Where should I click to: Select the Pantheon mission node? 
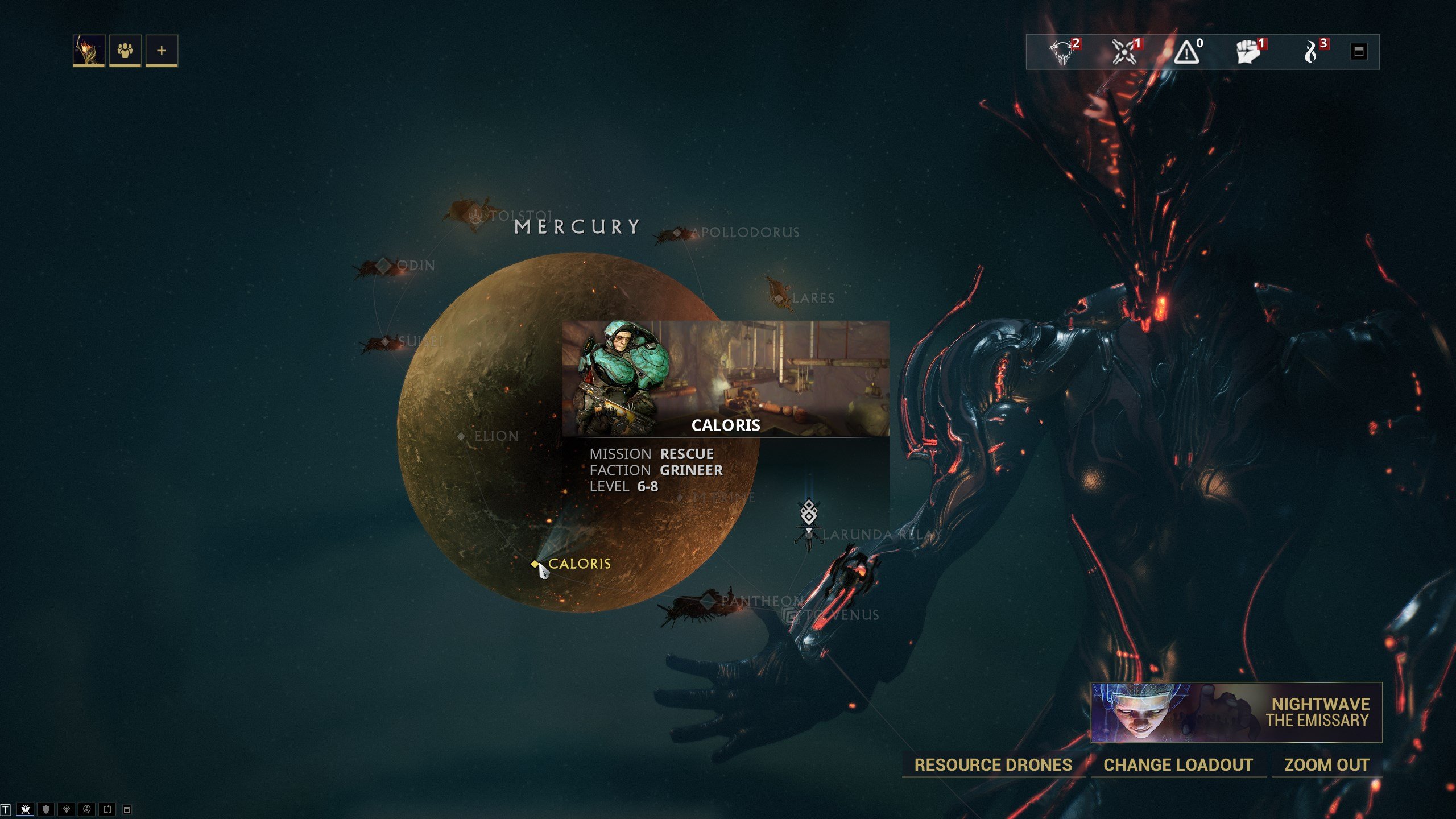point(709,601)
